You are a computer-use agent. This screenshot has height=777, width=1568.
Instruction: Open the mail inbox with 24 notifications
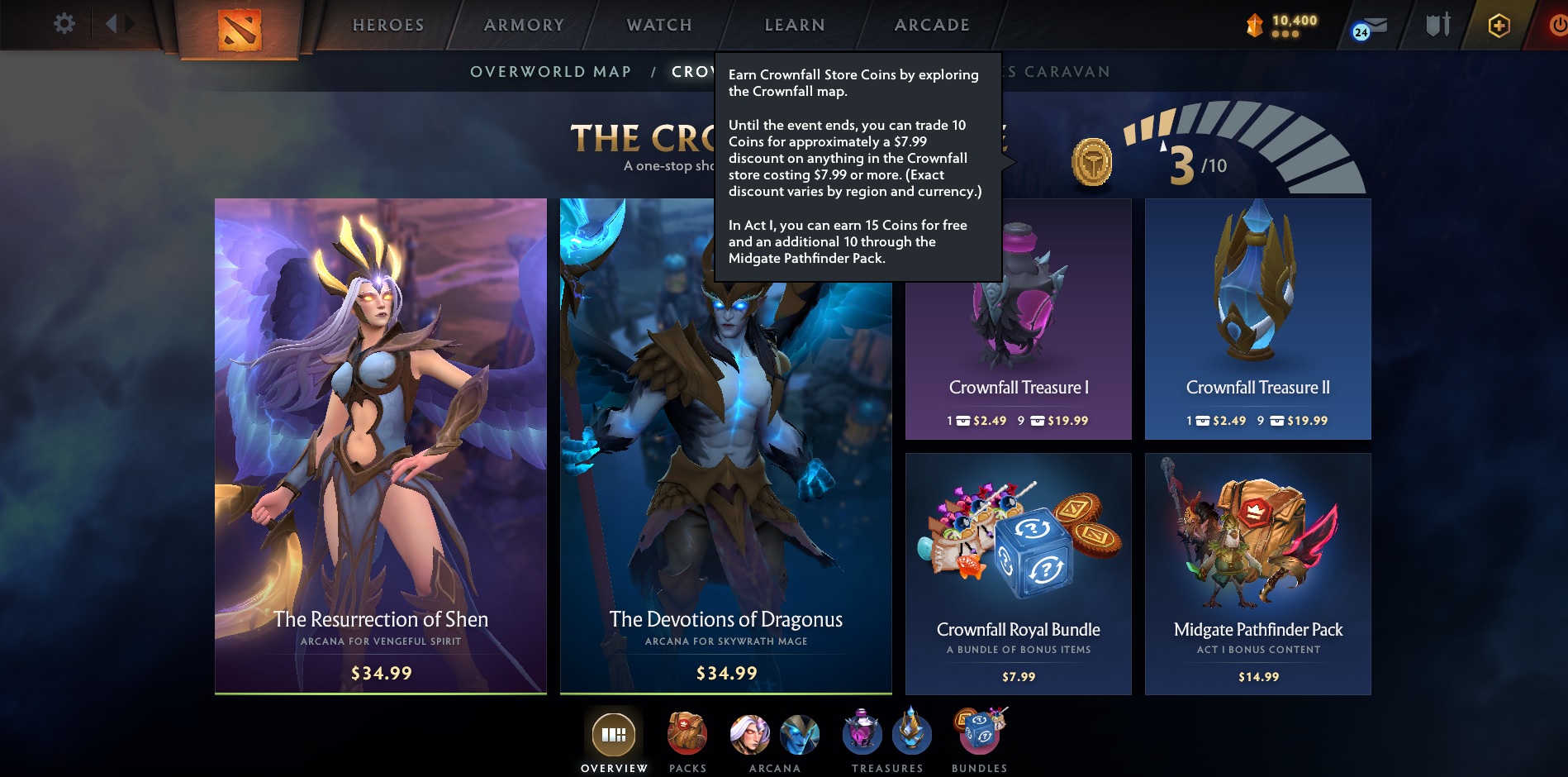[1371, 25]
